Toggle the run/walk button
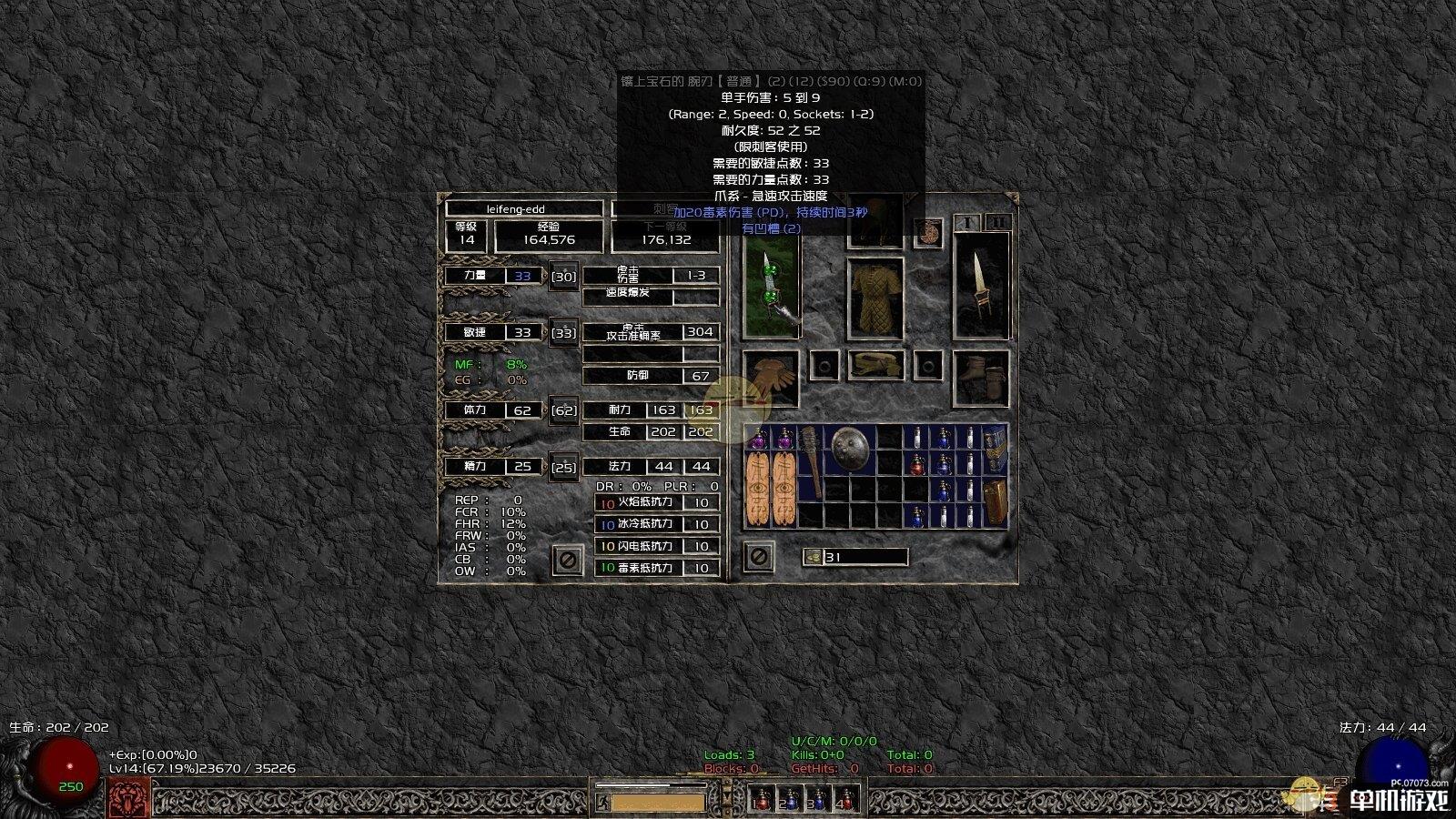The image size is (1456, 819). coord(602,803)
